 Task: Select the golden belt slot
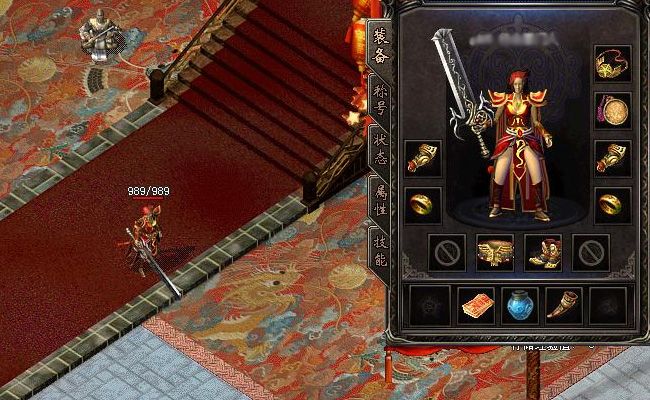495,252
